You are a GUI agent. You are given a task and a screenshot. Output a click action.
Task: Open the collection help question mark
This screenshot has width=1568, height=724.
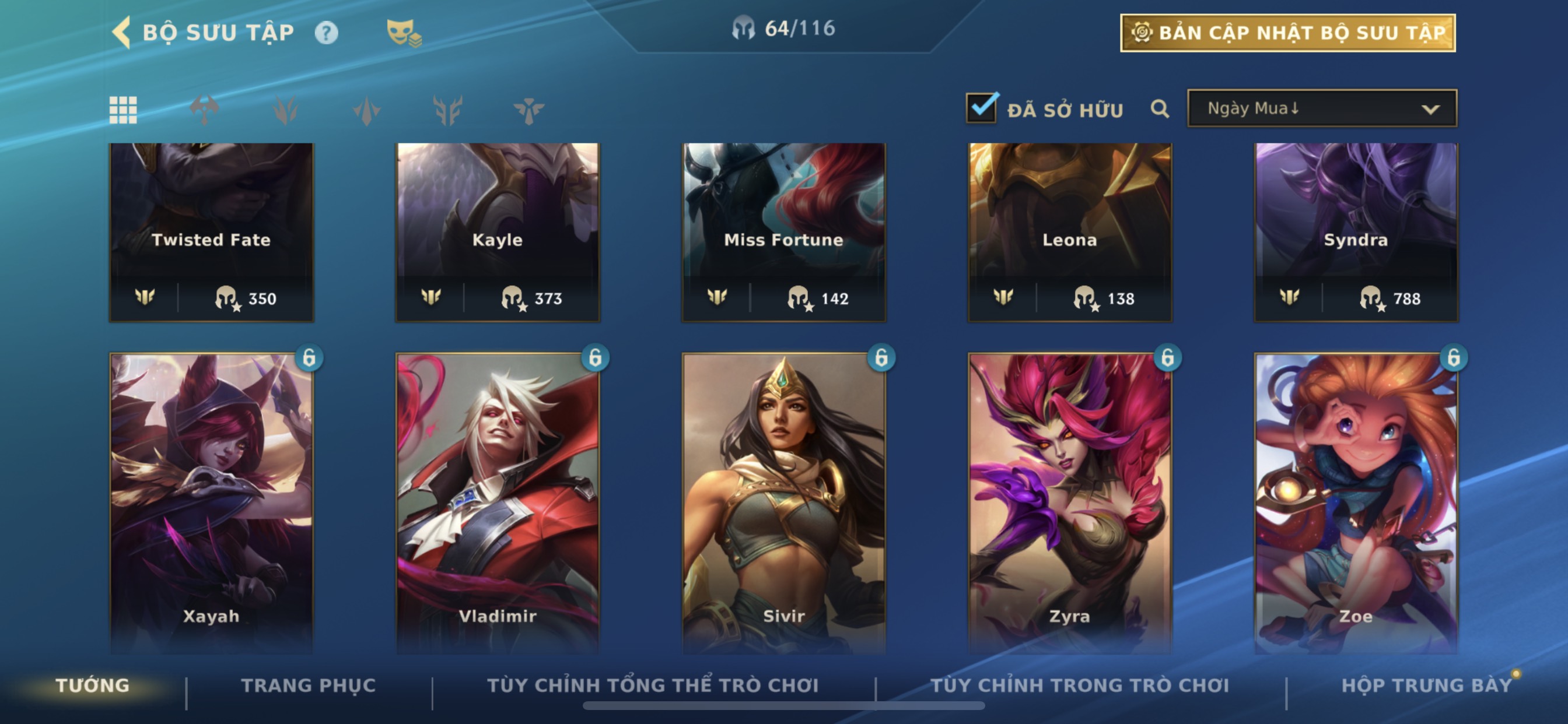click(x=326, y=32)
